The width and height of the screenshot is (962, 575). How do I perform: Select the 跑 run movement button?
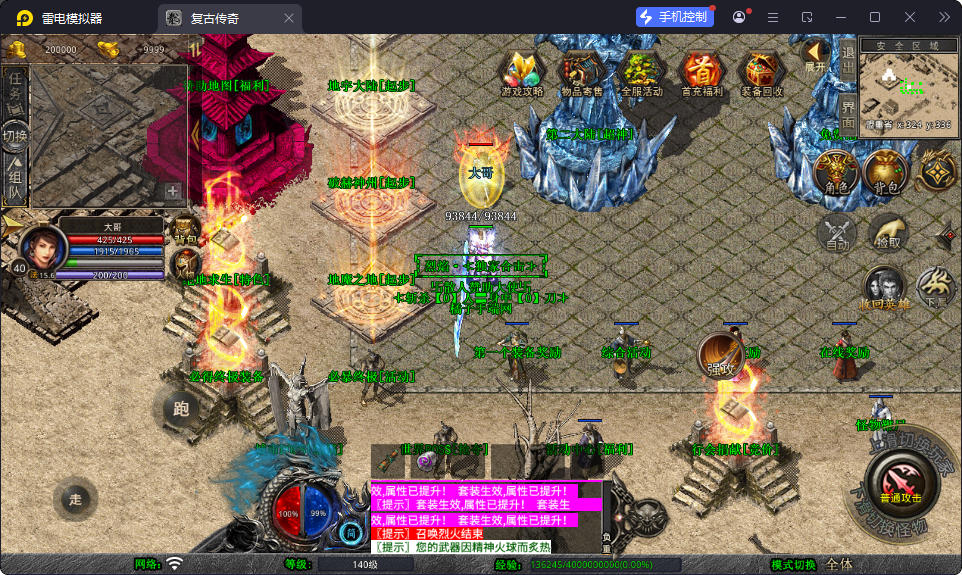pyautogui.click(x=181, y=408)
